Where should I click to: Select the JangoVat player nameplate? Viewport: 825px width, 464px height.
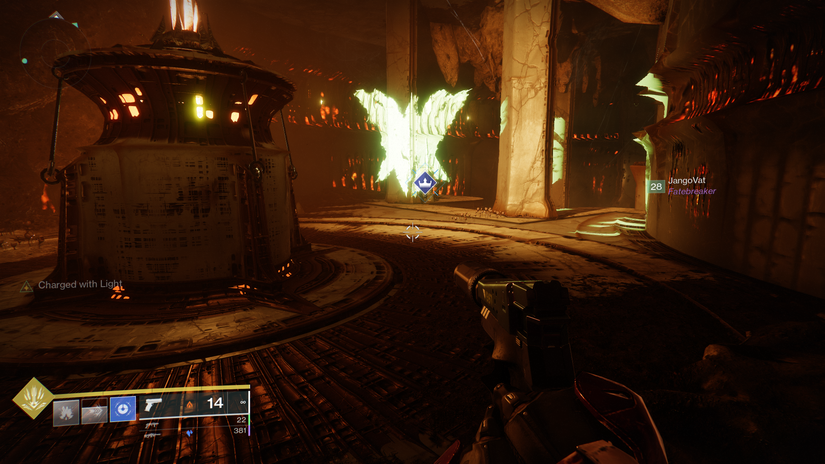point(687,181)
